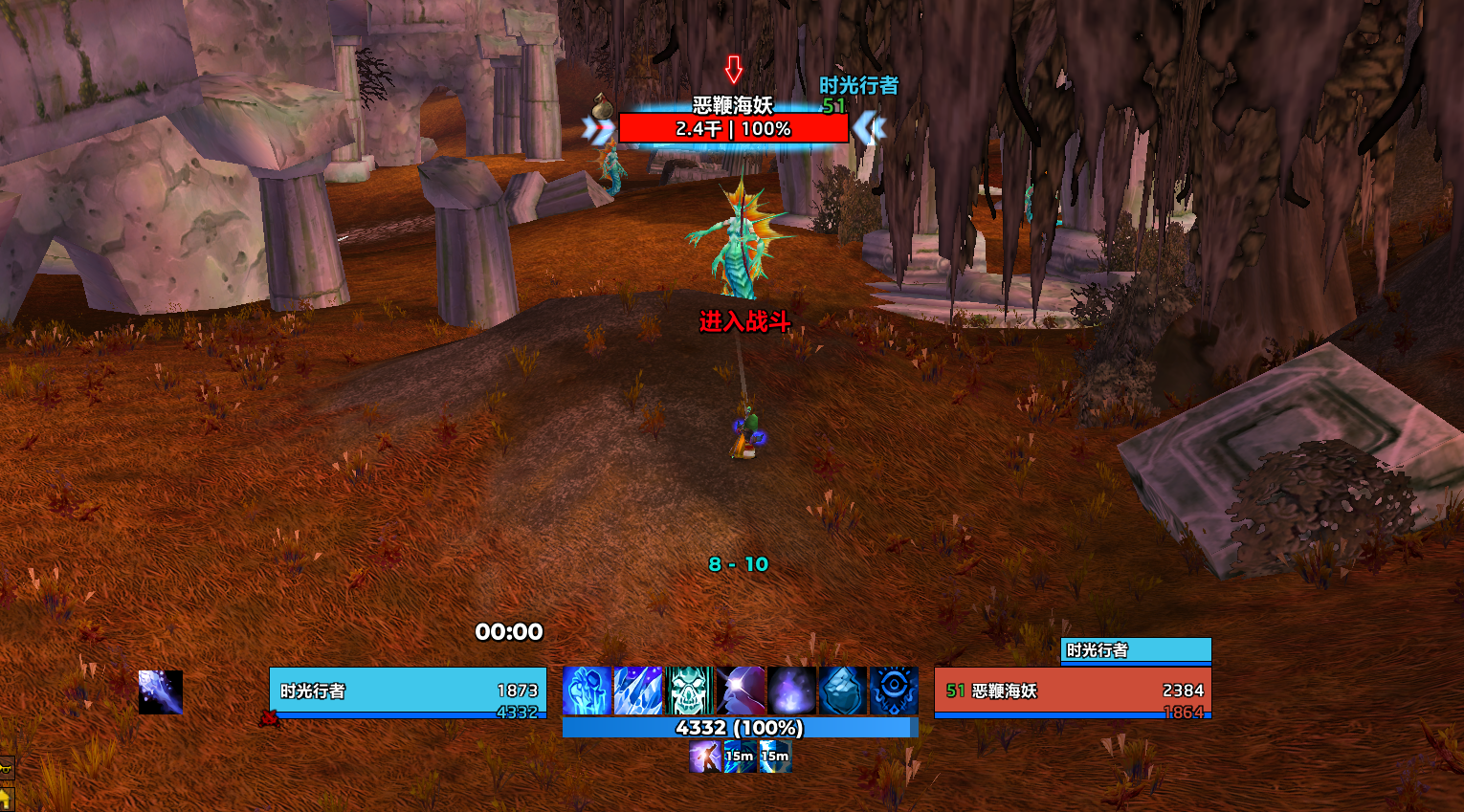1464x812 pixels.
Task: Select the target-of-target 时光行者 frame
Action: click(1136, 650)
